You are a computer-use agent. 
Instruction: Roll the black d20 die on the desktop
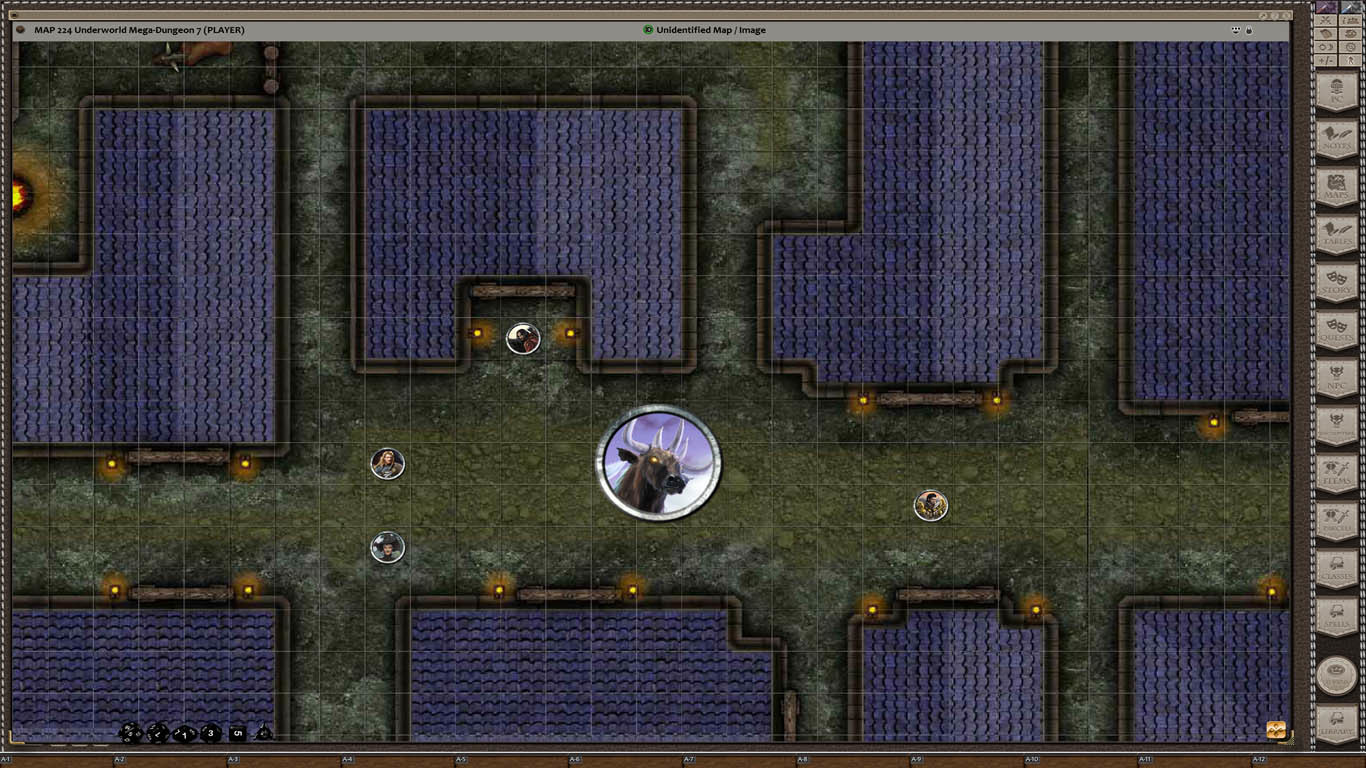131,733
